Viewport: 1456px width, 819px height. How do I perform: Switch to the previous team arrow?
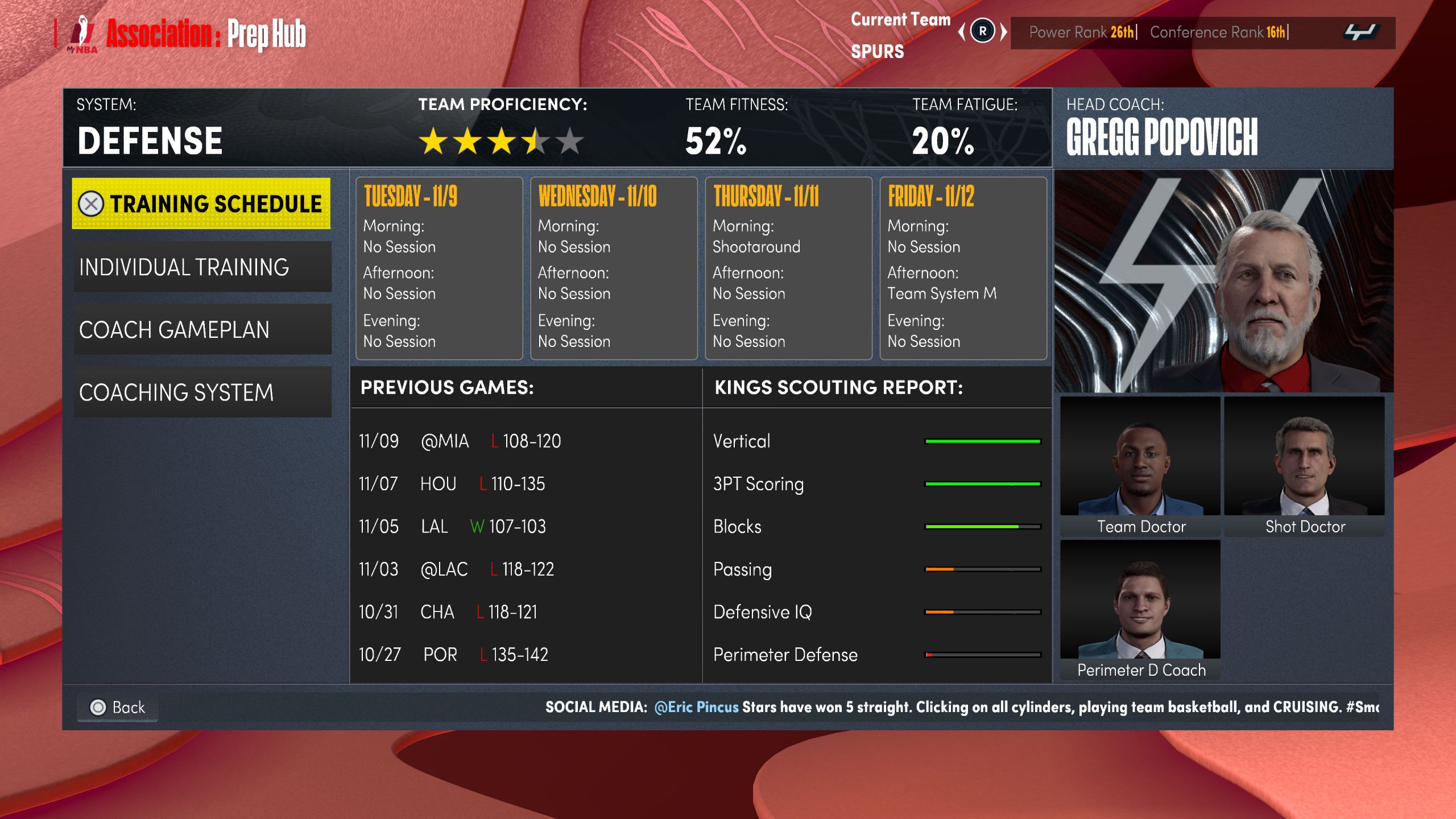962,31
